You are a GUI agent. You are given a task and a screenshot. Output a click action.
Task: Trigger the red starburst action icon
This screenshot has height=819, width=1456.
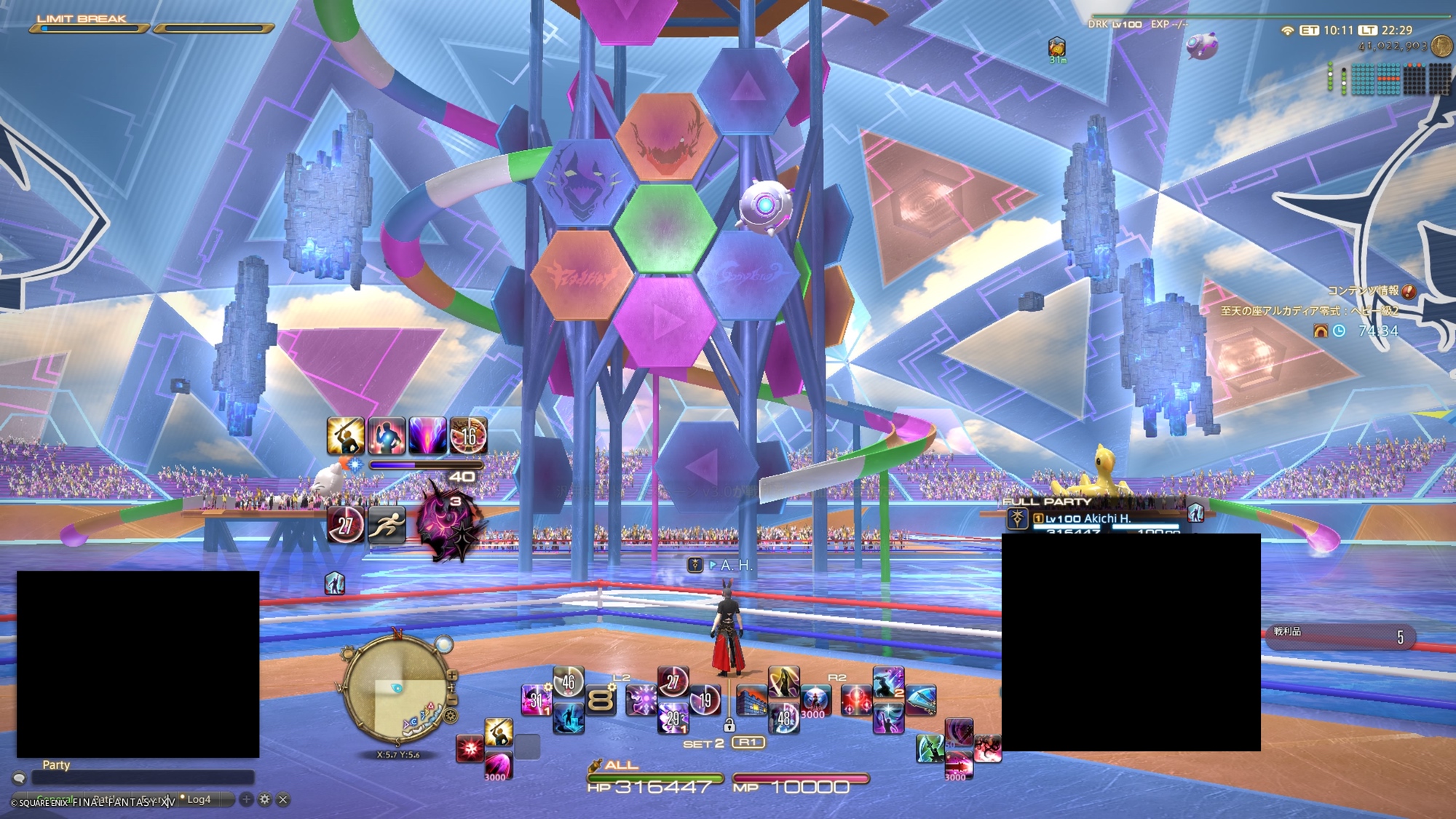[470, 748]
